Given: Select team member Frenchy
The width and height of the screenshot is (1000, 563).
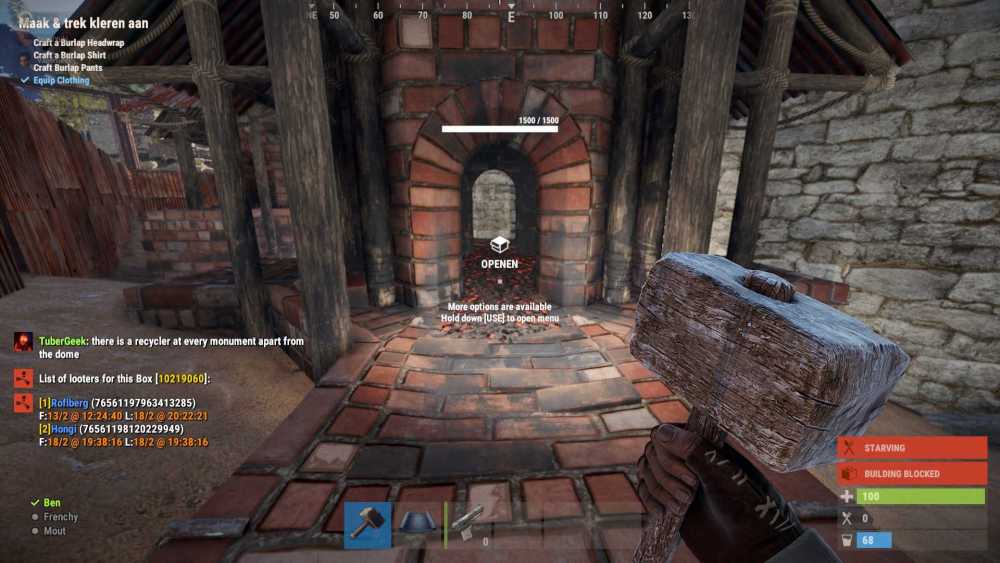Looking at the screenshot, I should (60, 517).
